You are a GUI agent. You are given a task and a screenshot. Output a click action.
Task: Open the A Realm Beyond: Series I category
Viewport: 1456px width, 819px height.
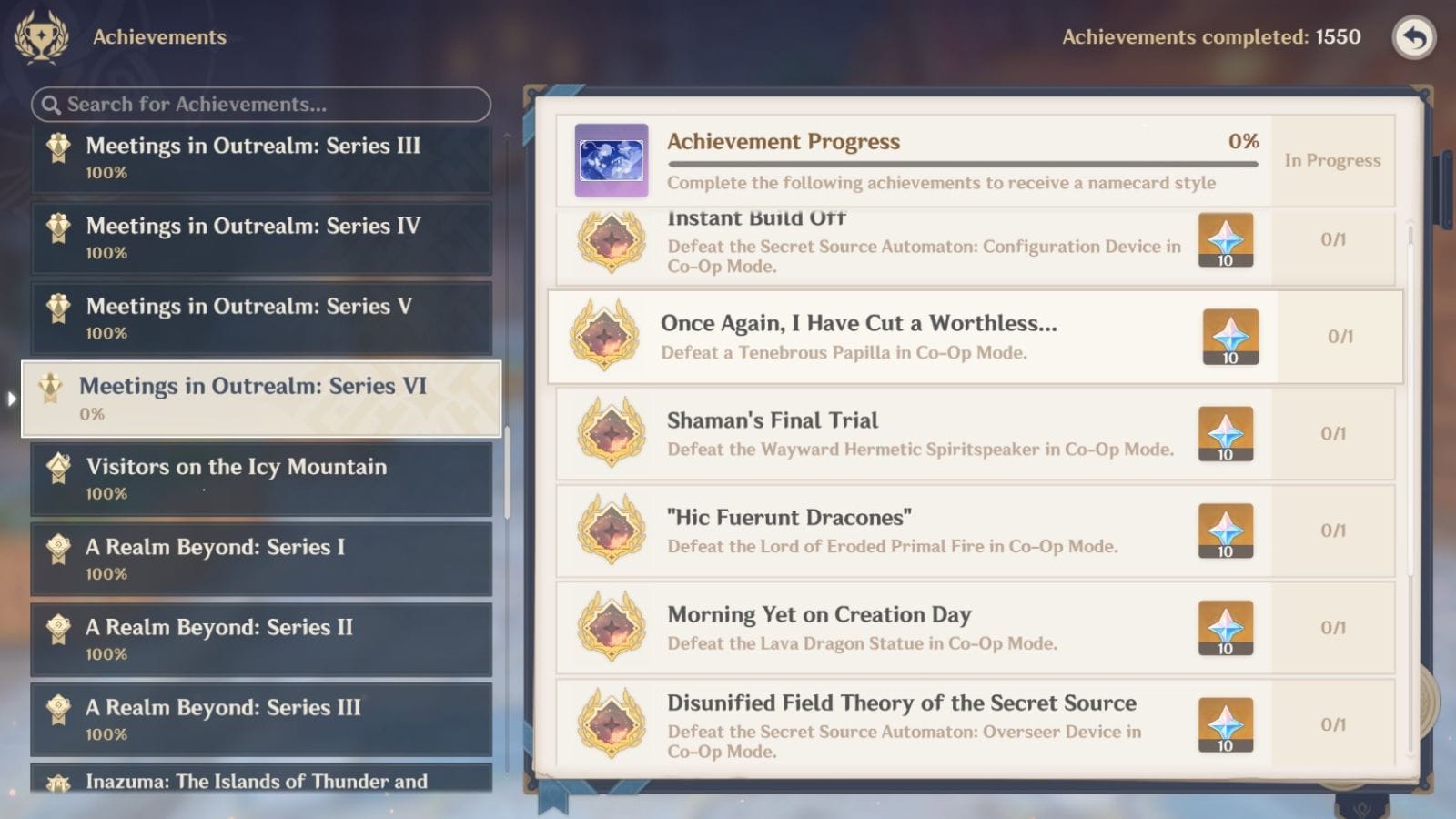pos(261,559)
